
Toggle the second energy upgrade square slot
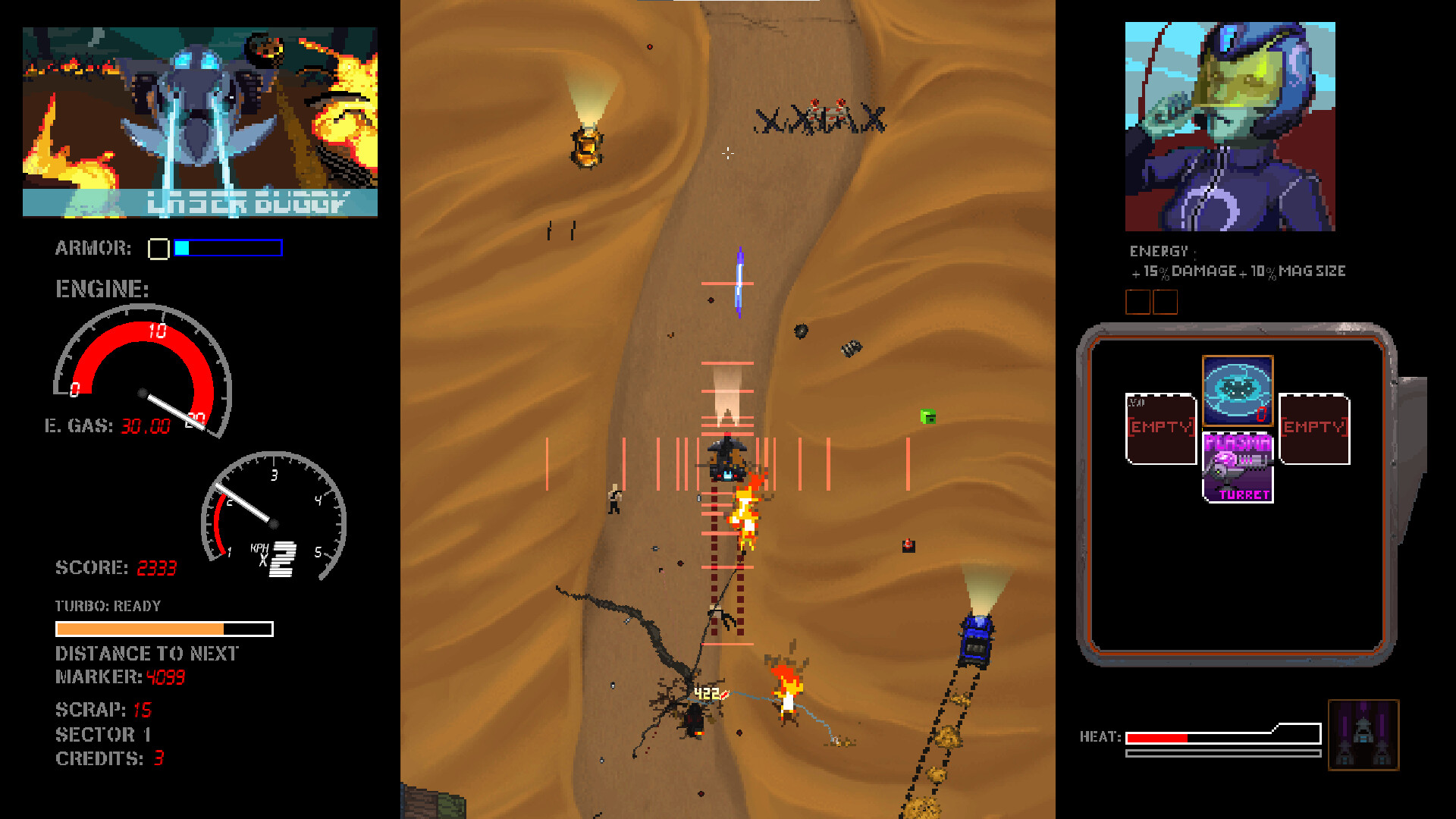point(1166,302)
